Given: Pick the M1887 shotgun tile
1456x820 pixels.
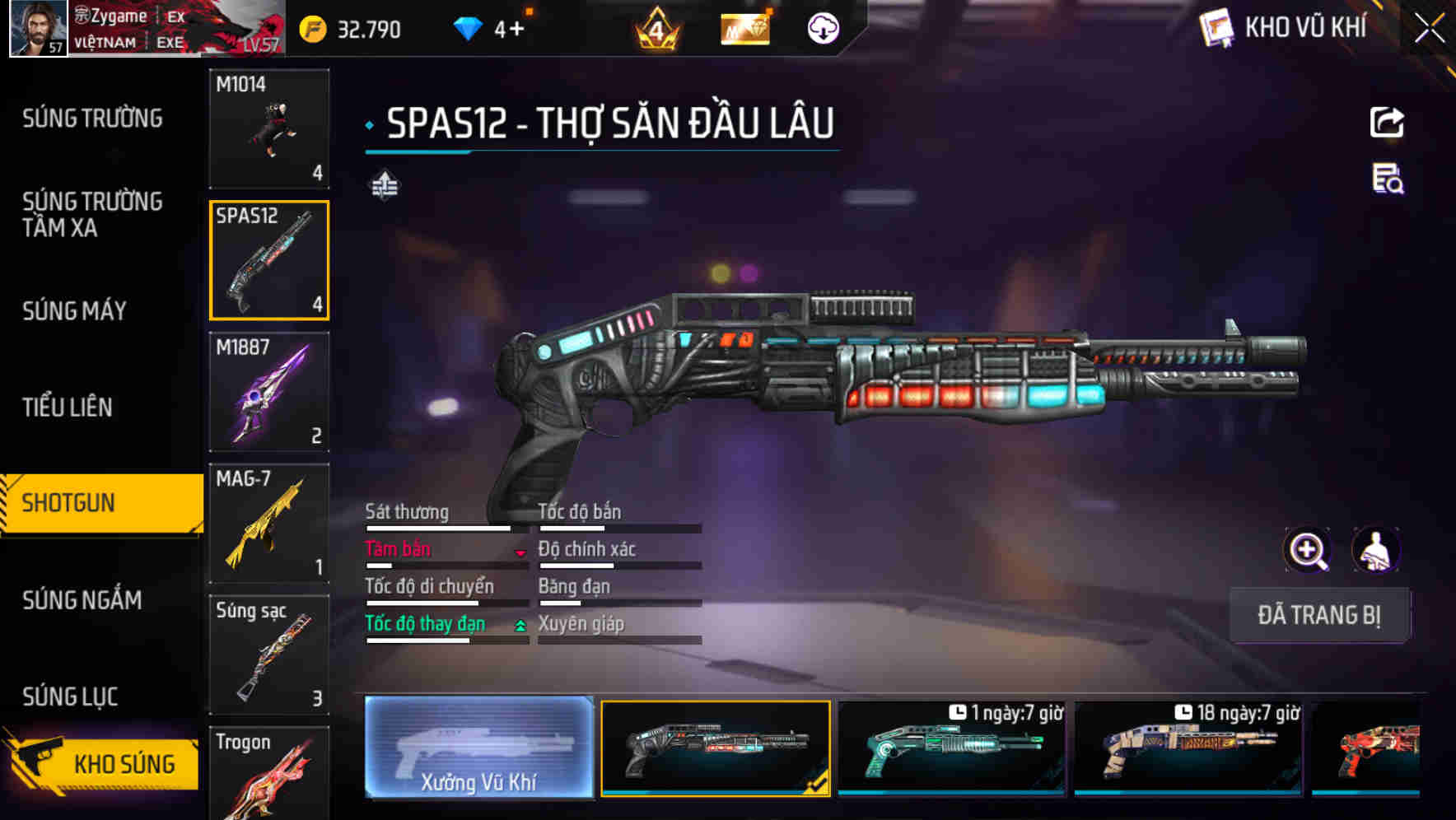Looking at the screenshot, I should pos(269,392).
